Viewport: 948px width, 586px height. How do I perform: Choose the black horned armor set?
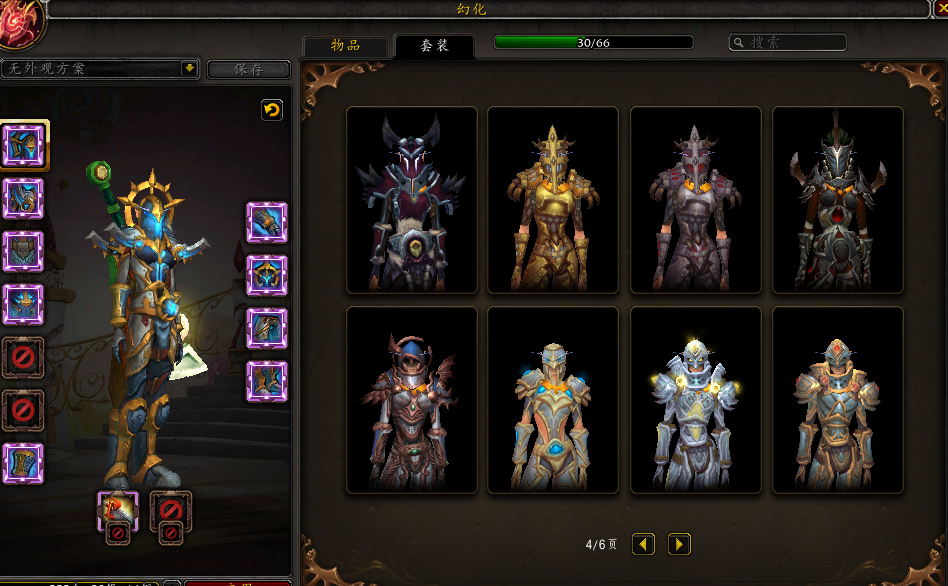(x=838, y=200)
